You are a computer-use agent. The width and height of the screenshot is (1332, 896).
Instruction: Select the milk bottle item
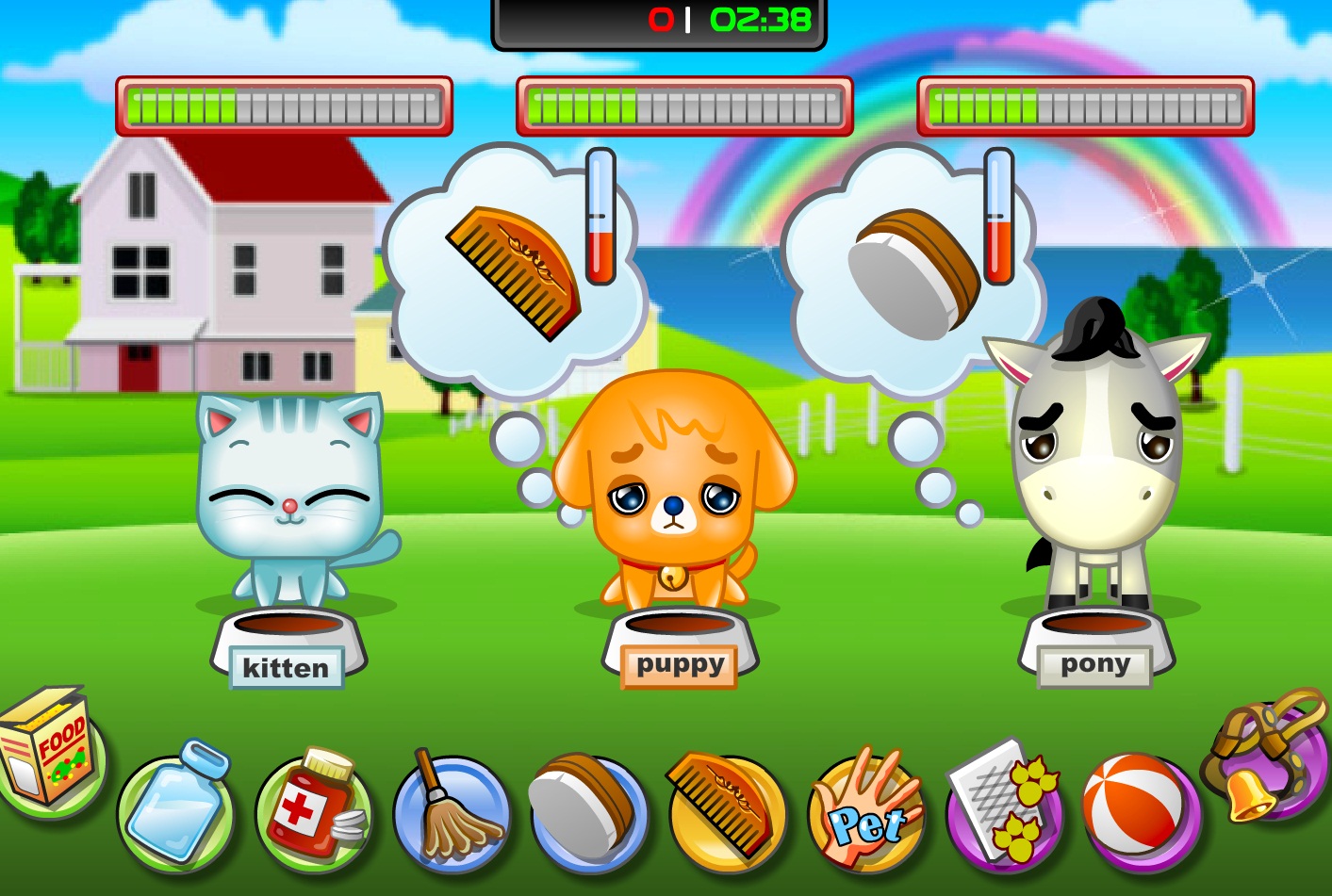pyautogui.click(x=176, y=809)
